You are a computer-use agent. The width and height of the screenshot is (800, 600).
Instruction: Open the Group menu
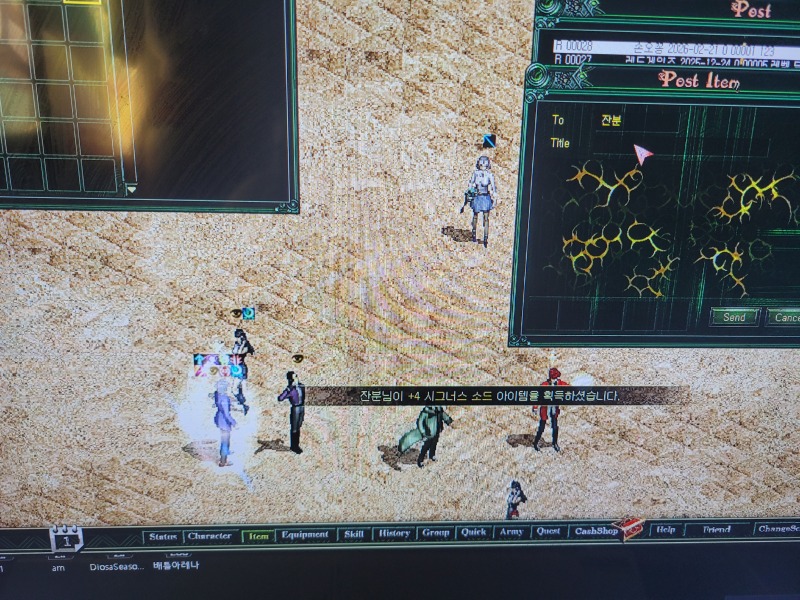point(435,533)
